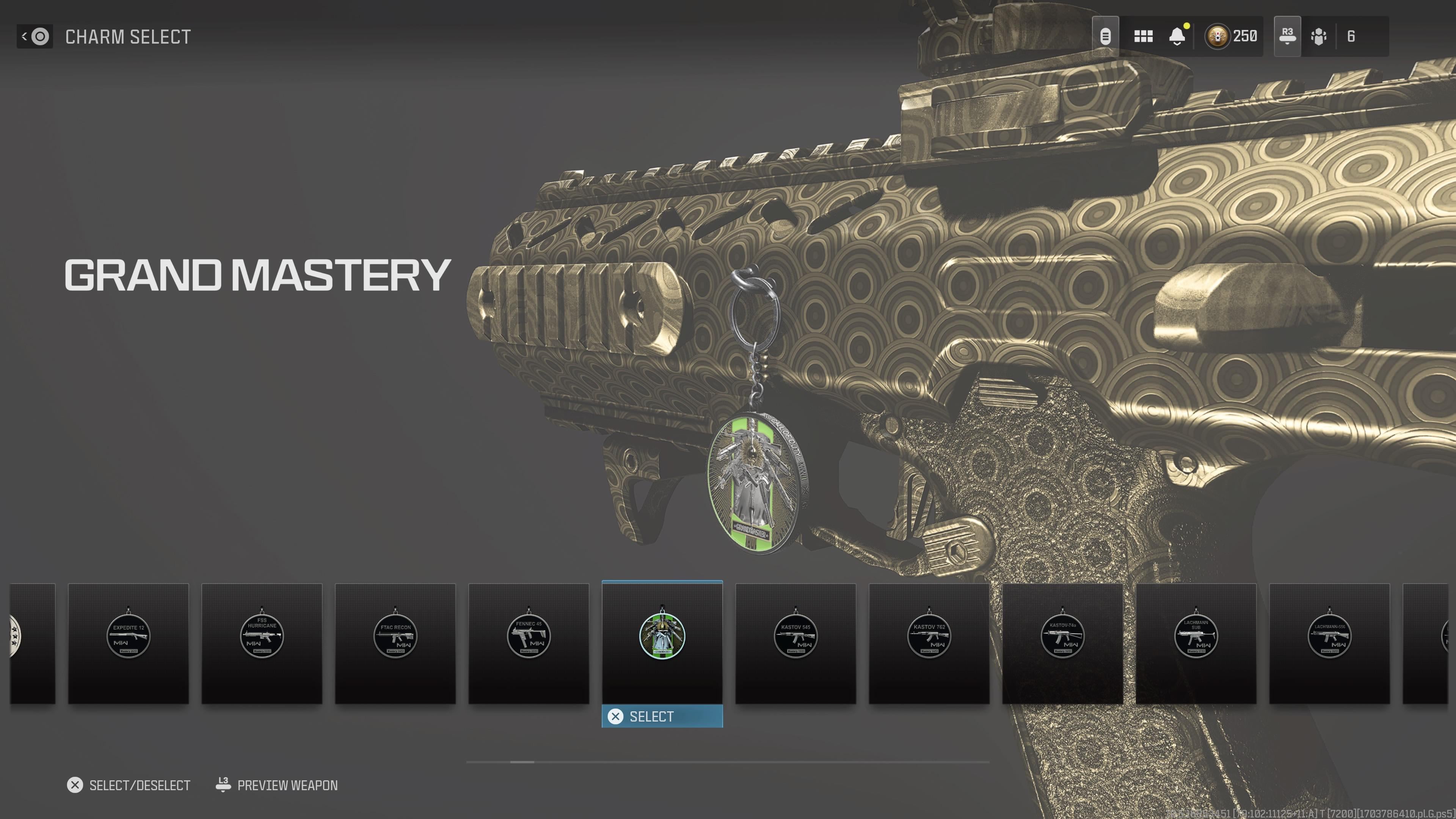Open notifications via the bell icon
This screenshot has height=819, width=1456.
click(1177, 36)
